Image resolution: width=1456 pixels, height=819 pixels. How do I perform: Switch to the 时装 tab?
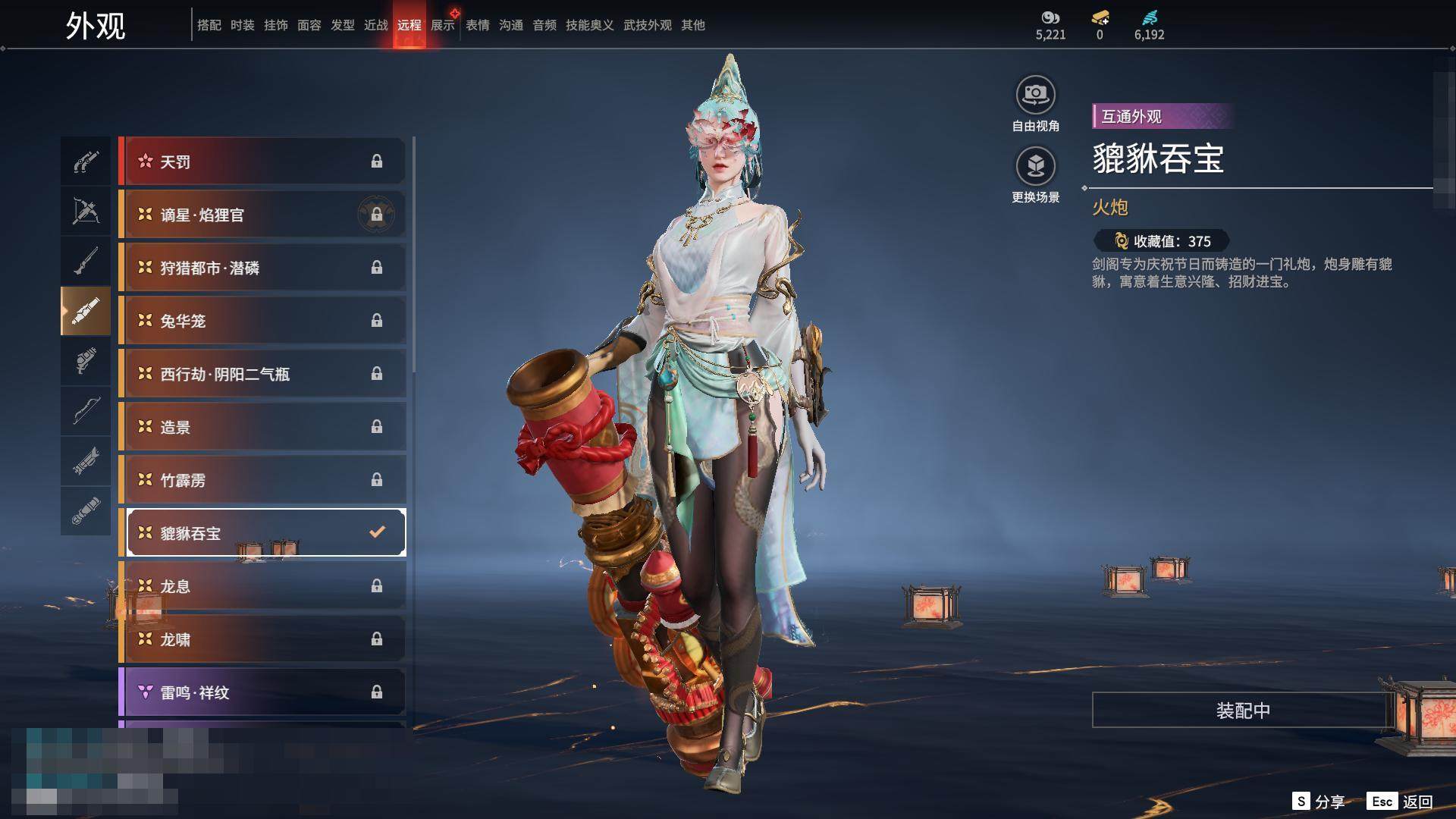pos(243,25)
